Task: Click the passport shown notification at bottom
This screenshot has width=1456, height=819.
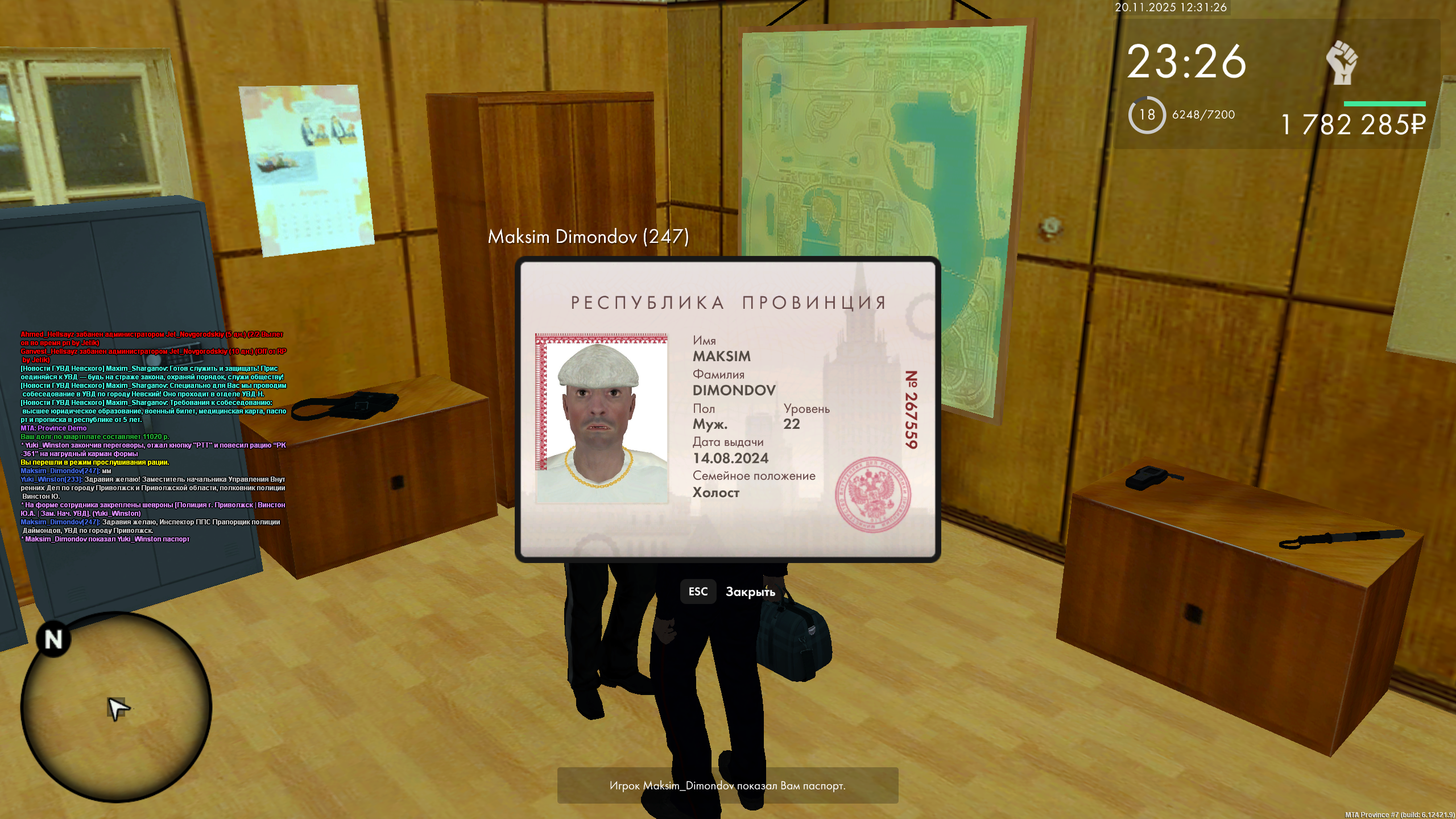Action: tap(728, 785)
